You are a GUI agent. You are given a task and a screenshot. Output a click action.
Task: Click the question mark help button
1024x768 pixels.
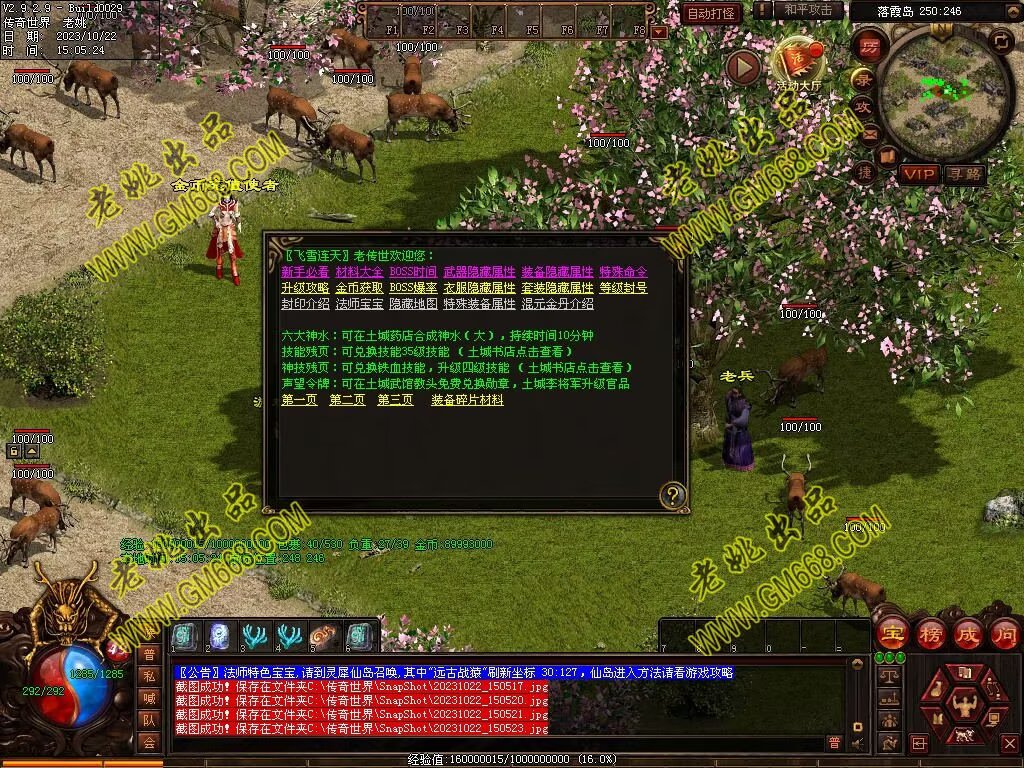(x=673, y=494)
